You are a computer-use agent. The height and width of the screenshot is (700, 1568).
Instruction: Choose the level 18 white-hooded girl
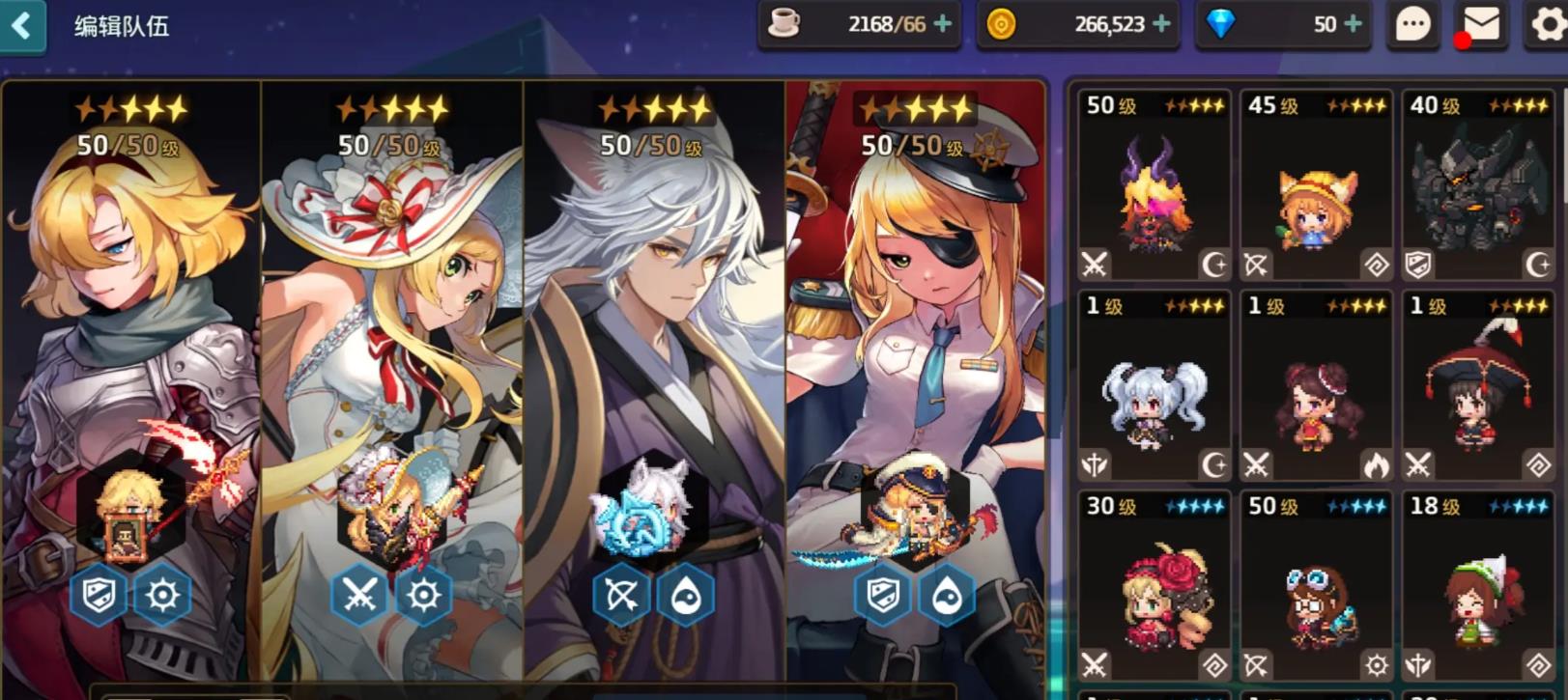tap(1477, 586)
